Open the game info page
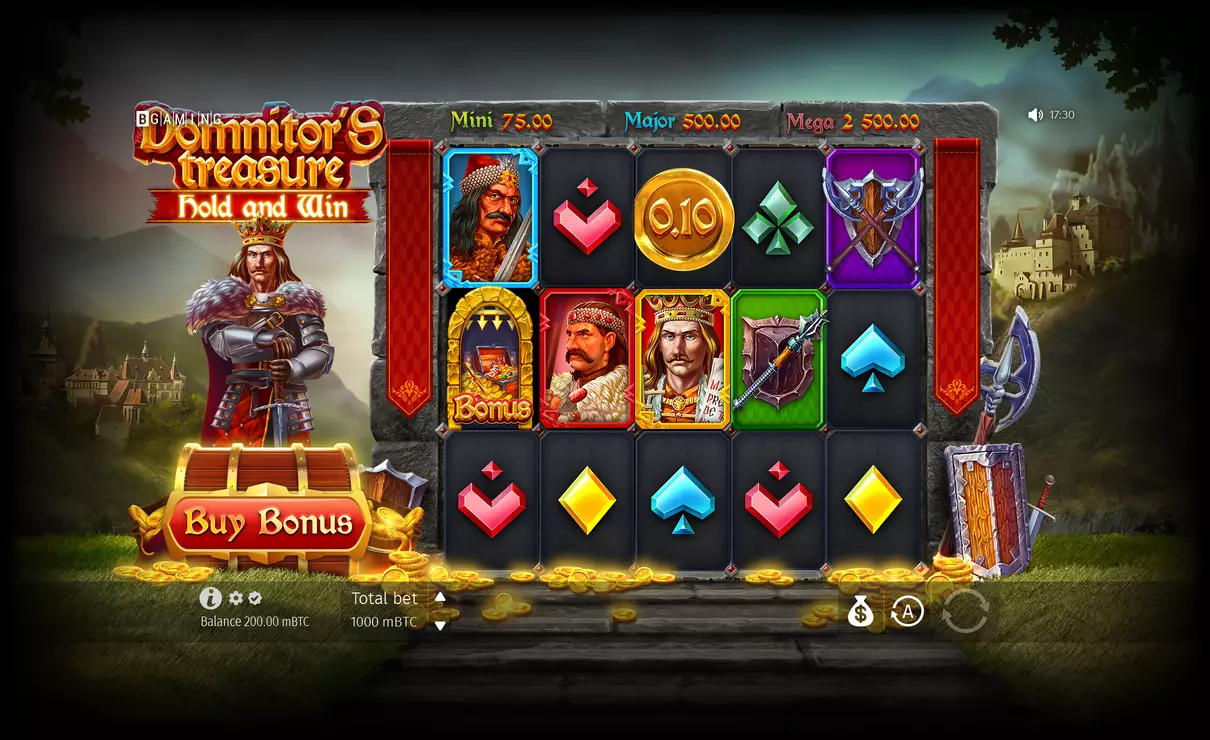 (210, 598)
